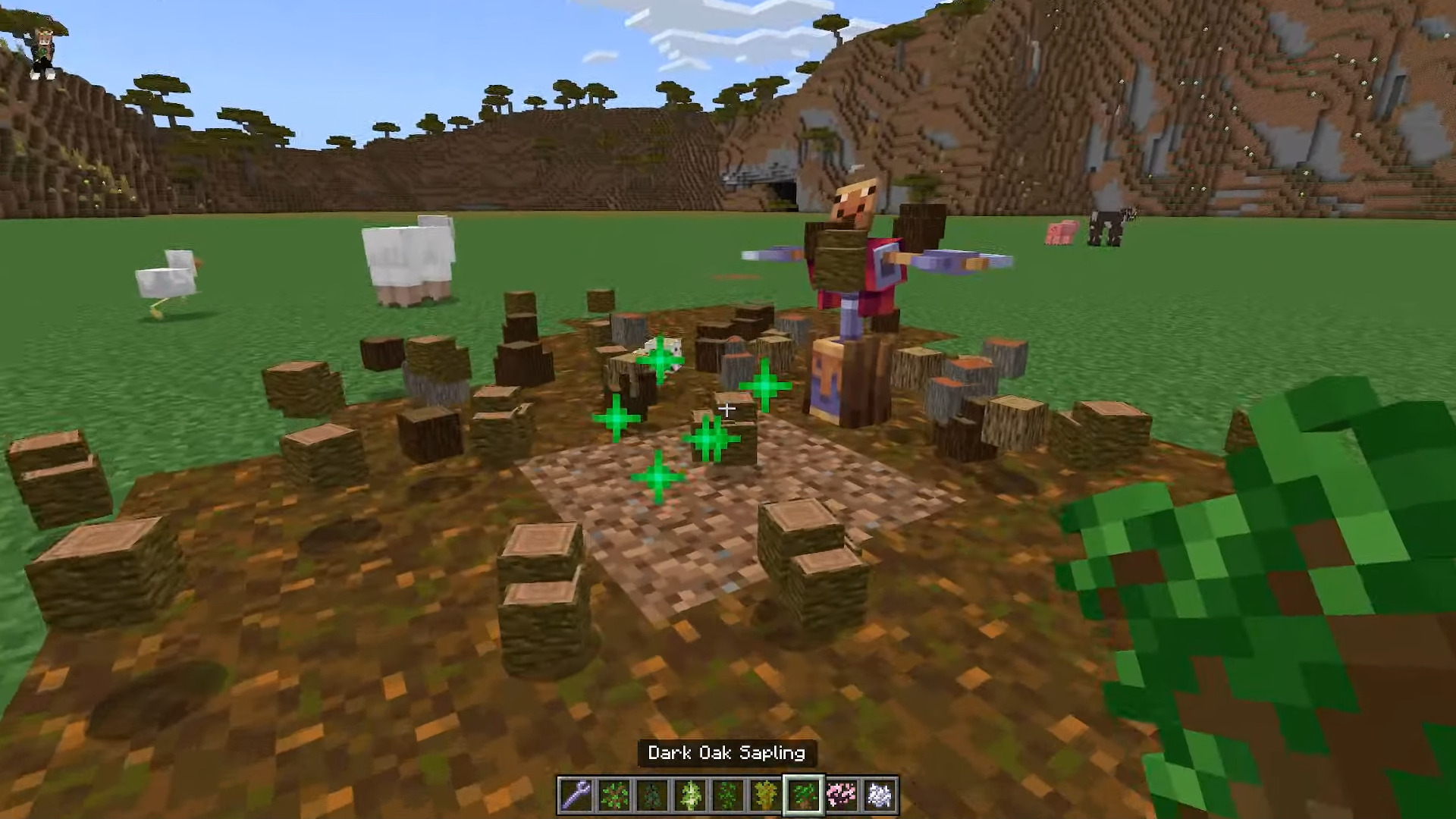This screenshot has height=819, width=1456.
Task: Select the purple wand in the hotbar
Action: tap(575, 793)
